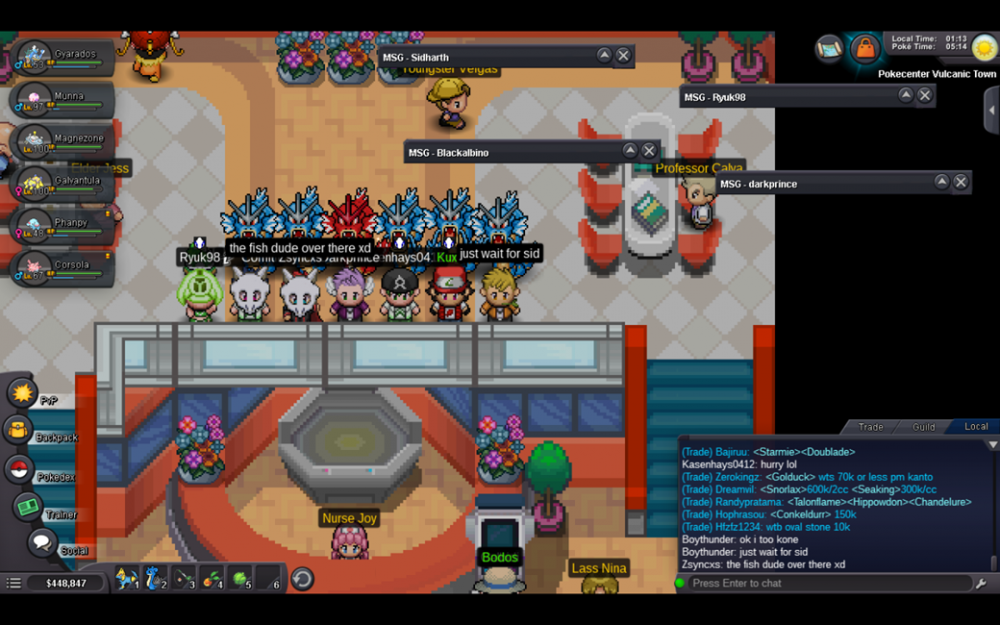Close the MSG - Sidharth window
1000x625 pixels.
pyautogui.click(x=623, y=56)
